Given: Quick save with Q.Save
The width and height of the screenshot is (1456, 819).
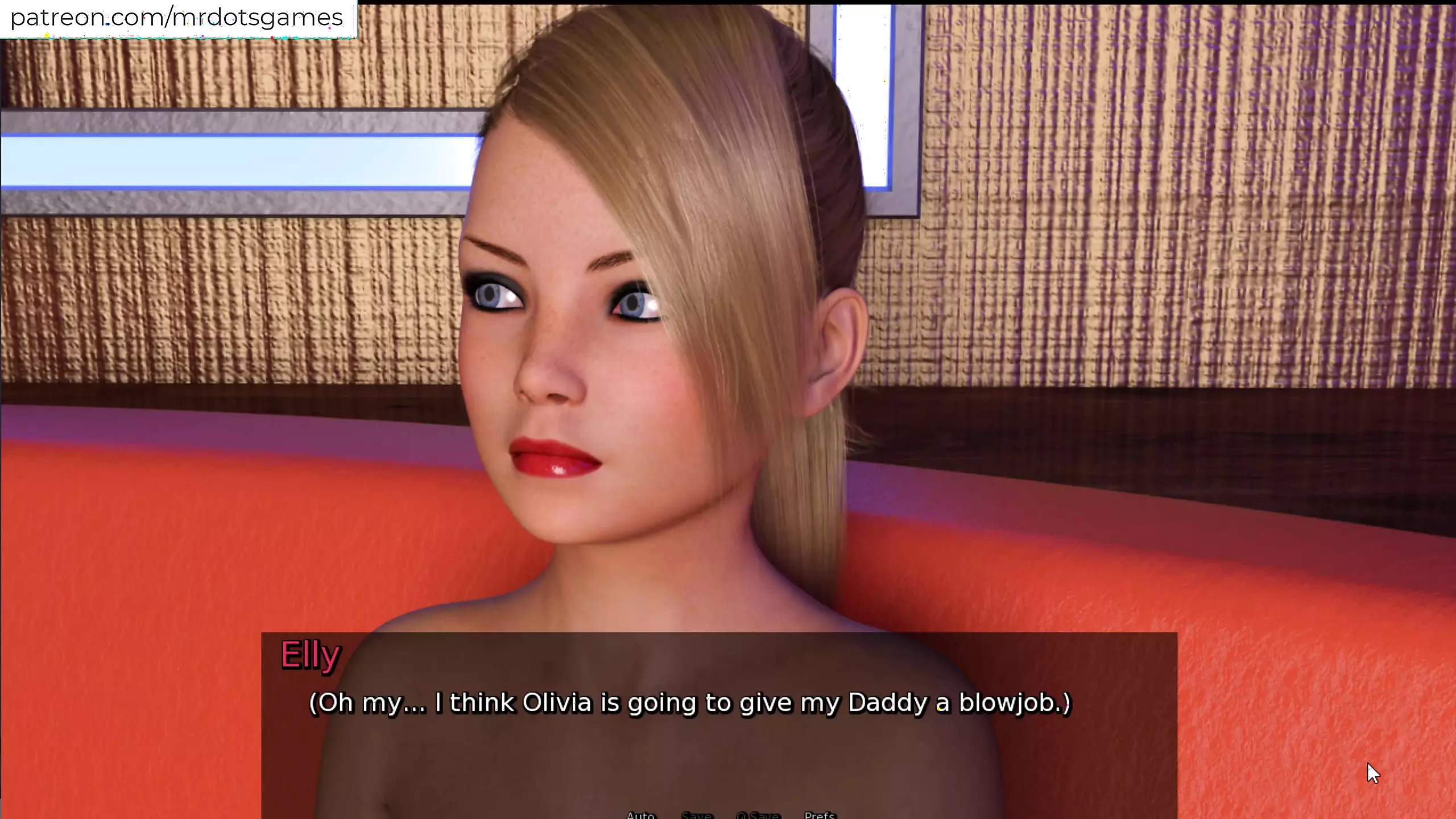Looking at the screenshot, I should pyautogui.click(x=758, y=815).
